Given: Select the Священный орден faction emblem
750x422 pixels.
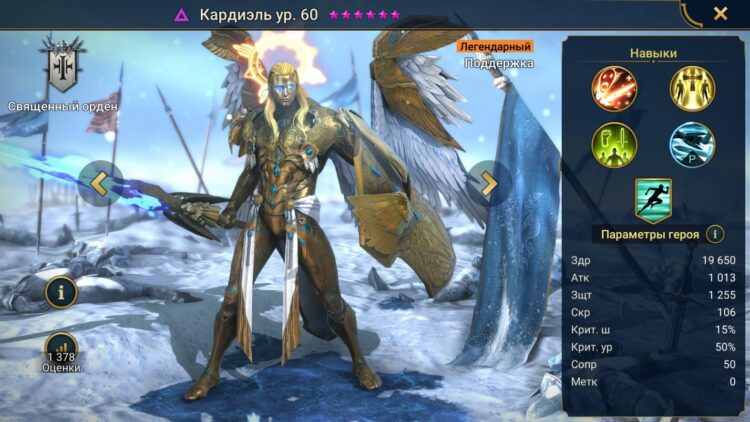Looking at the screenshot, I should 63,67.
